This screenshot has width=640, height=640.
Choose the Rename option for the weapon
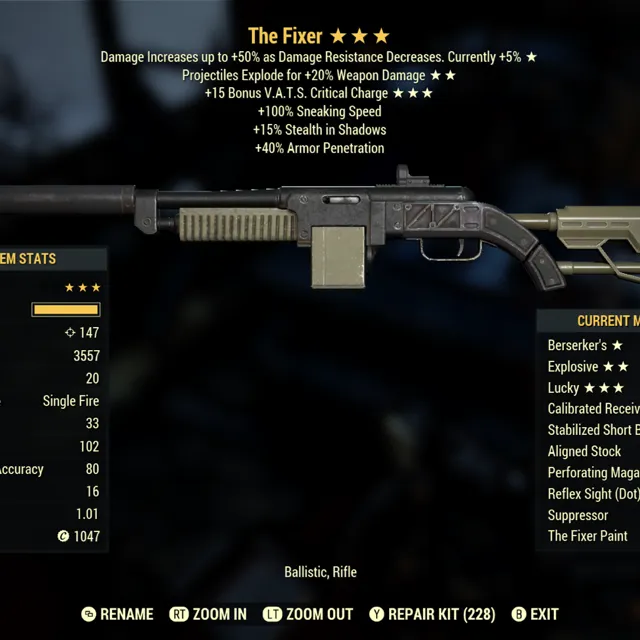click(x=117, y=614)
